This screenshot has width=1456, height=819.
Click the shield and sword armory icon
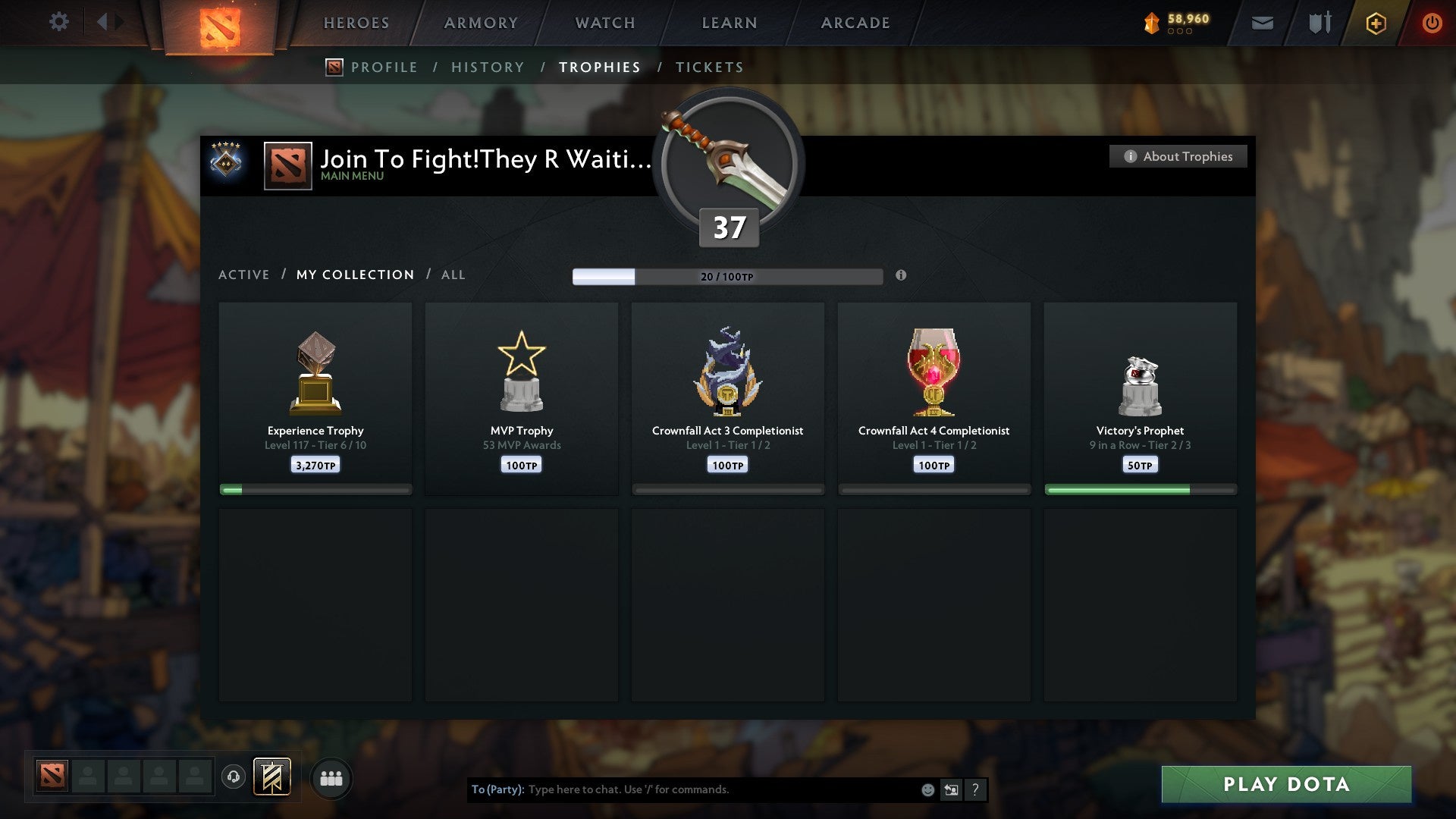1319,23
